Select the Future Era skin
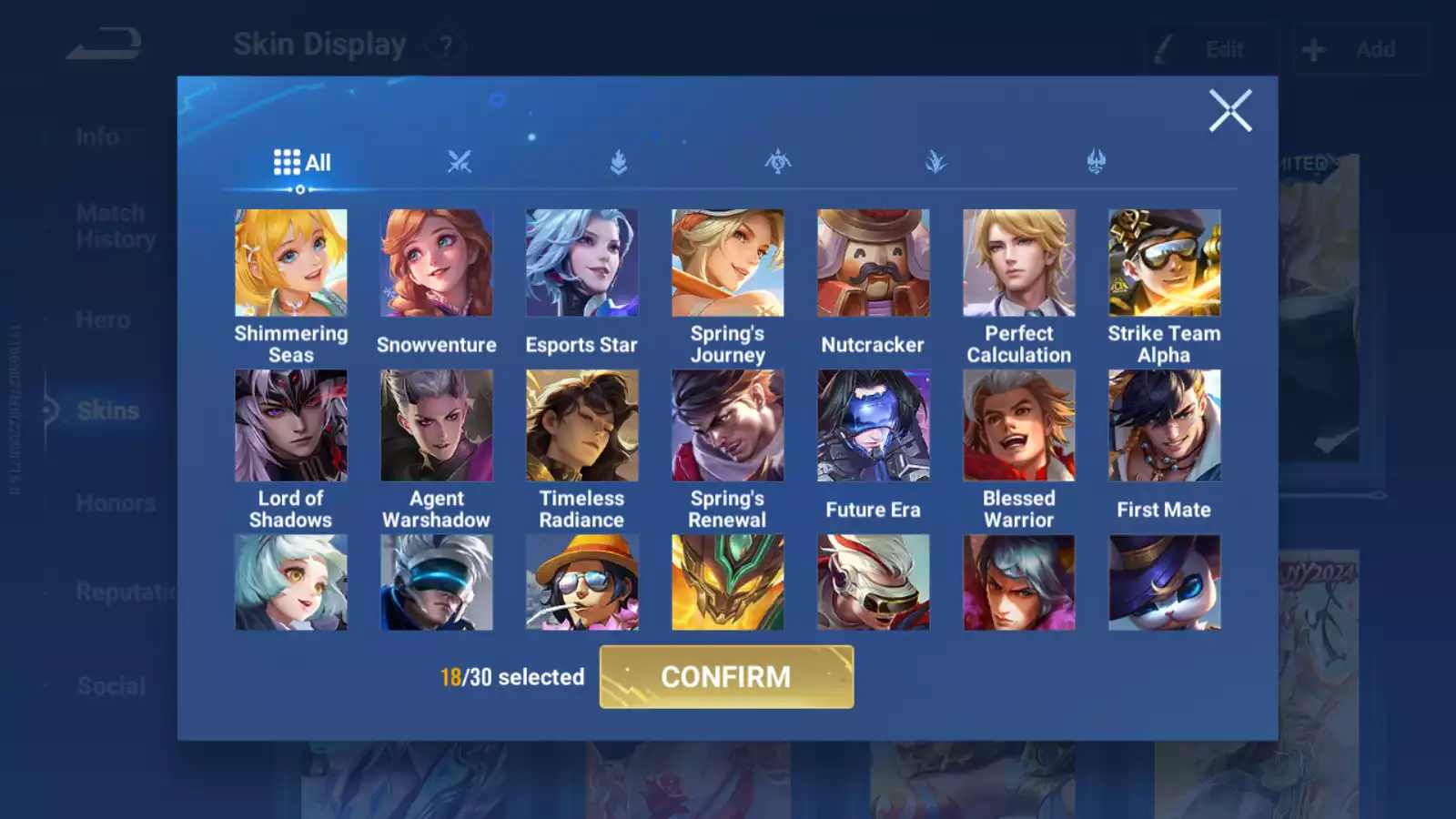 (x=874, y=425)
